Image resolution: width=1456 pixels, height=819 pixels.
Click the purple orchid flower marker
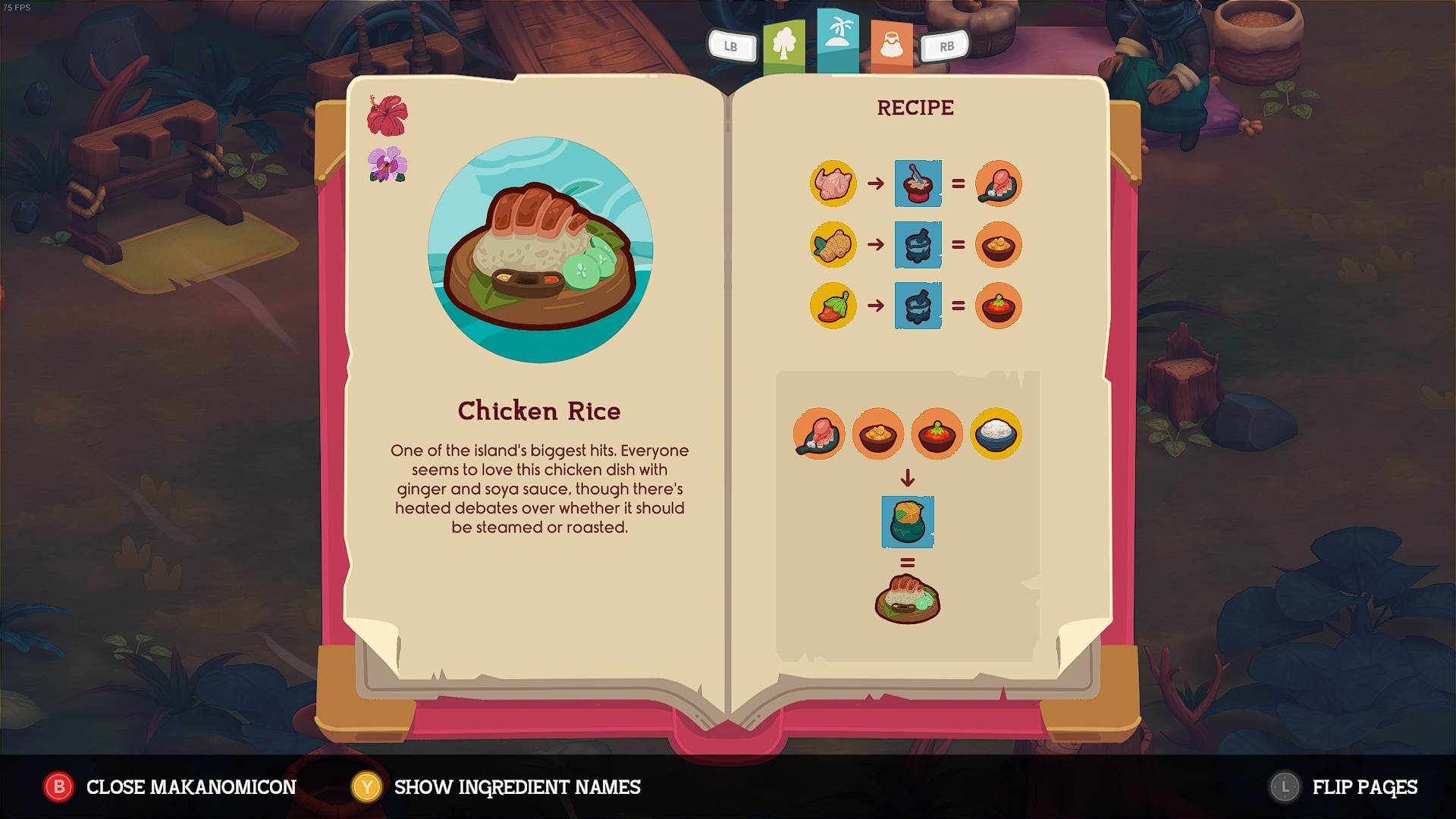pos(388,165)
